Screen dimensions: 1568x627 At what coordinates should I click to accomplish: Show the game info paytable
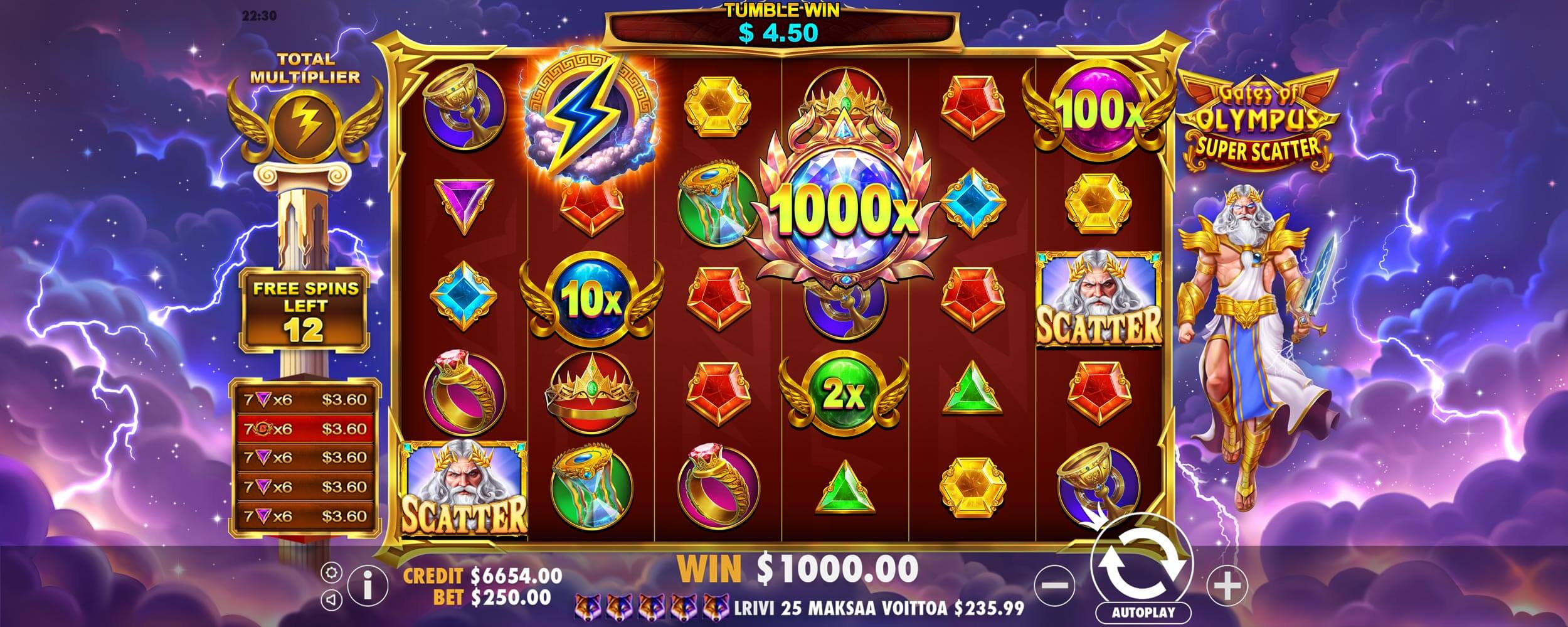[x=368, y=587]
